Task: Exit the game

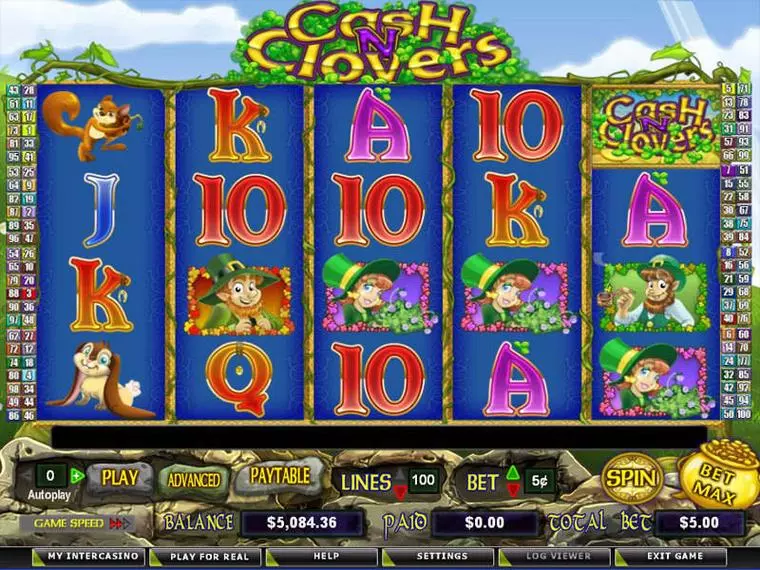Action: point(674,556)
